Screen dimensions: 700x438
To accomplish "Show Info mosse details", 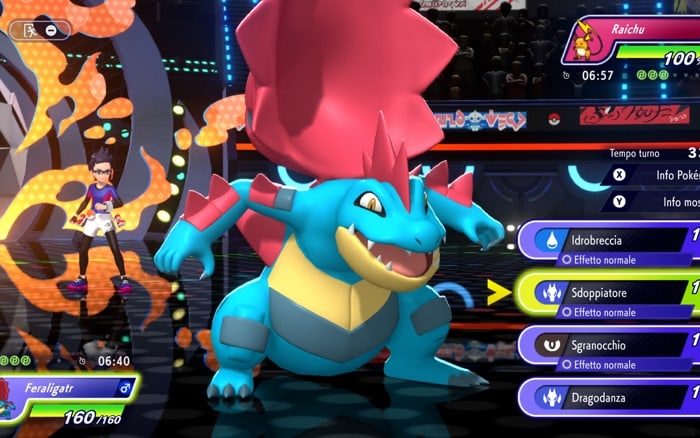I will (x=655, y=202).
